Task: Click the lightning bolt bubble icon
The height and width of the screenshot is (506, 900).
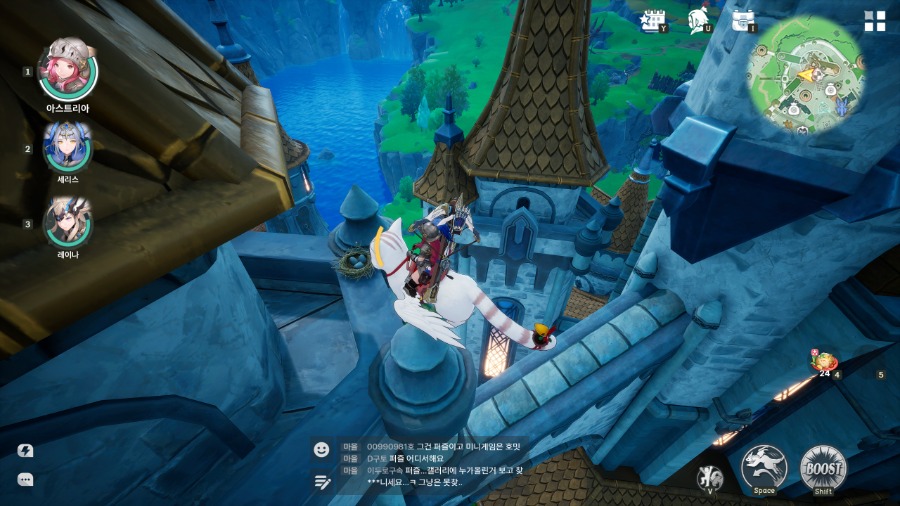Action: coord(26,451)
